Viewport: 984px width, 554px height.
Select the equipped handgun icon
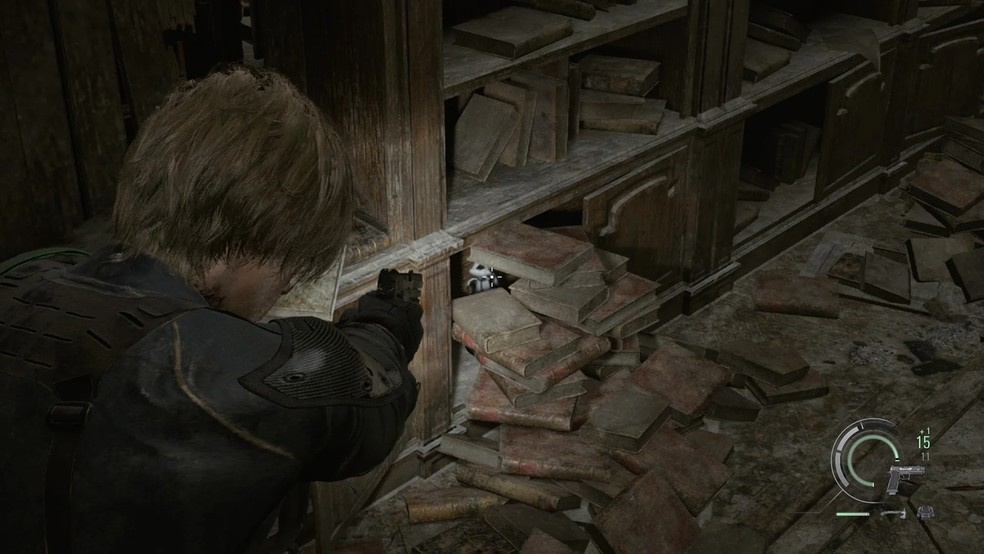pyautogui.click(x=904, y=478)
